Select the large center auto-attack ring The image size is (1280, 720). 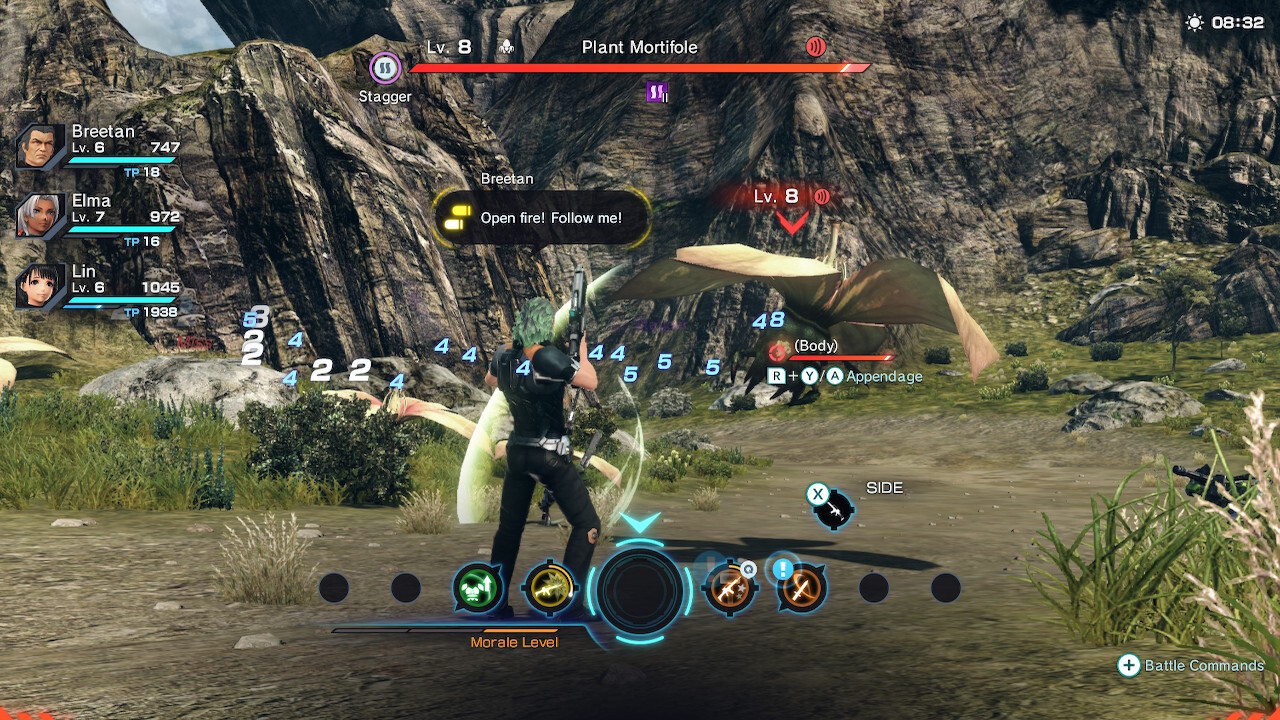click(640, 590)
